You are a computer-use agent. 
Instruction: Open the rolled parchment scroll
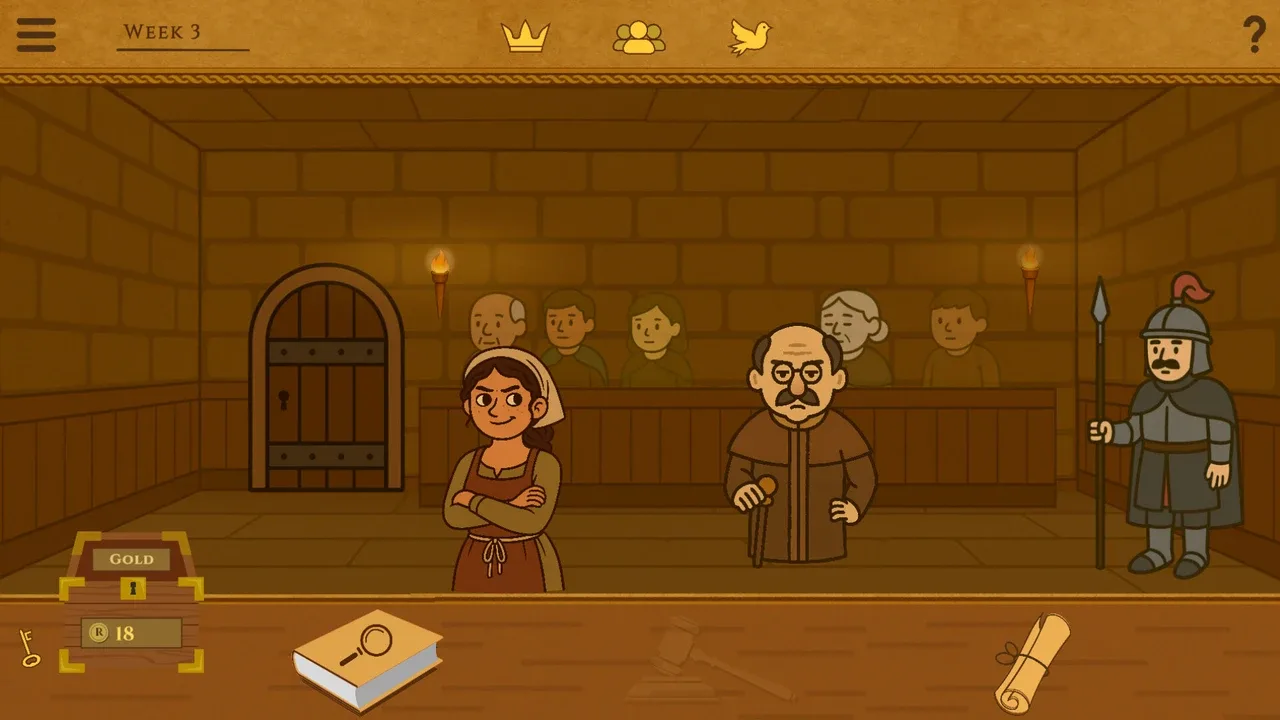point(1033,662)
